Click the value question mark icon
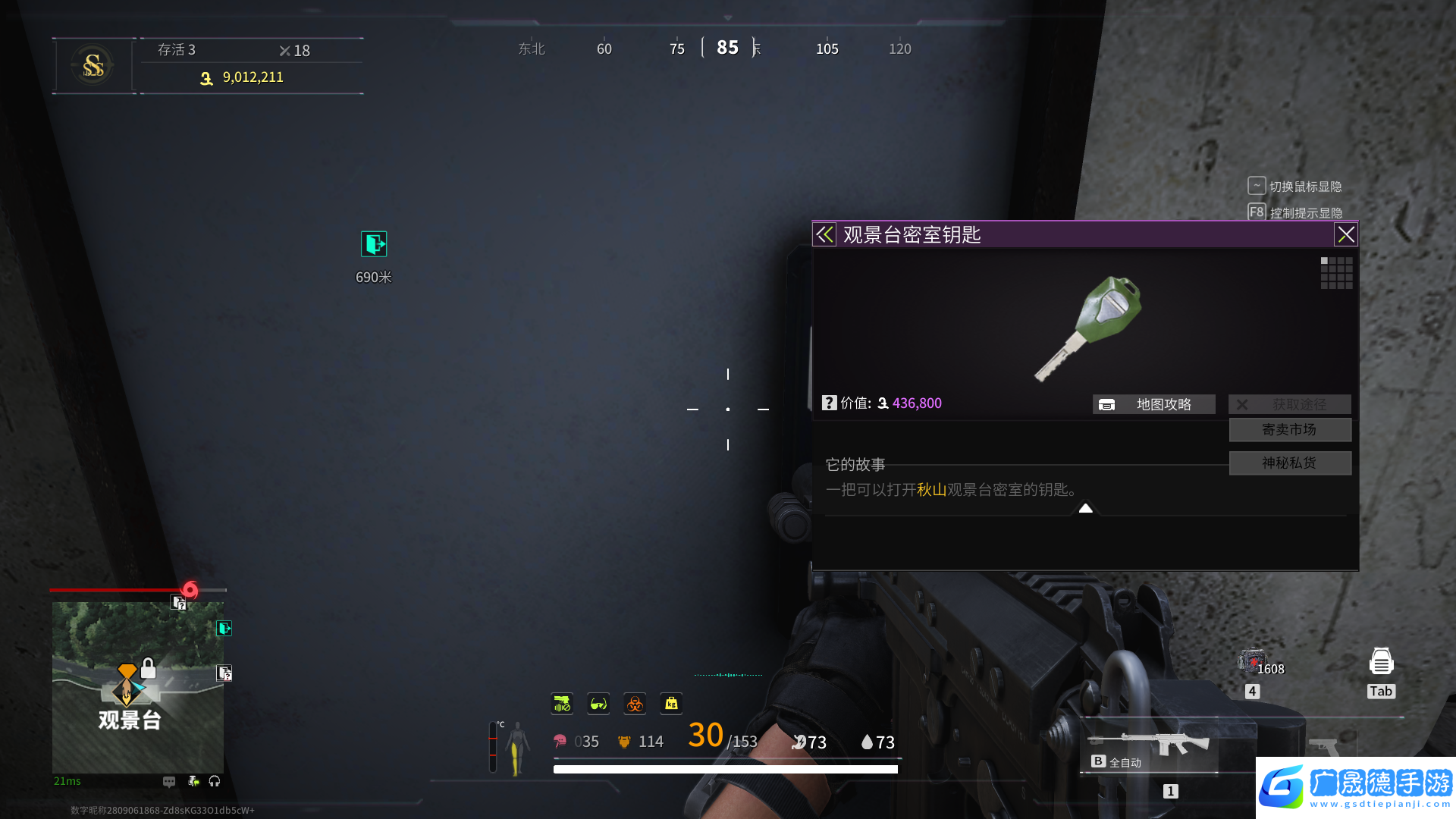This screenshot has height=819, width=1456. point(830,403)
